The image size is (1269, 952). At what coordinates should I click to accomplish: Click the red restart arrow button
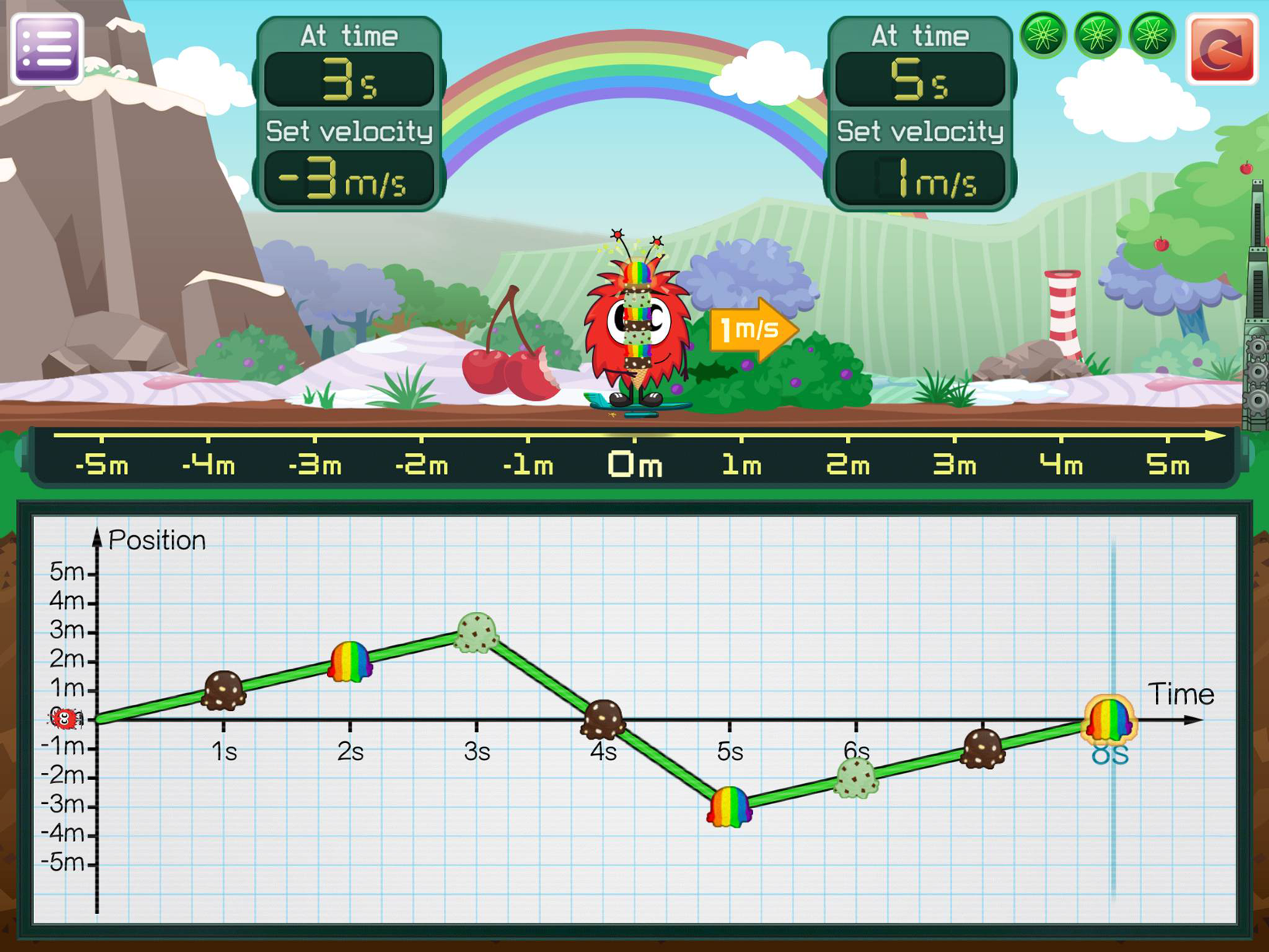1223,50
